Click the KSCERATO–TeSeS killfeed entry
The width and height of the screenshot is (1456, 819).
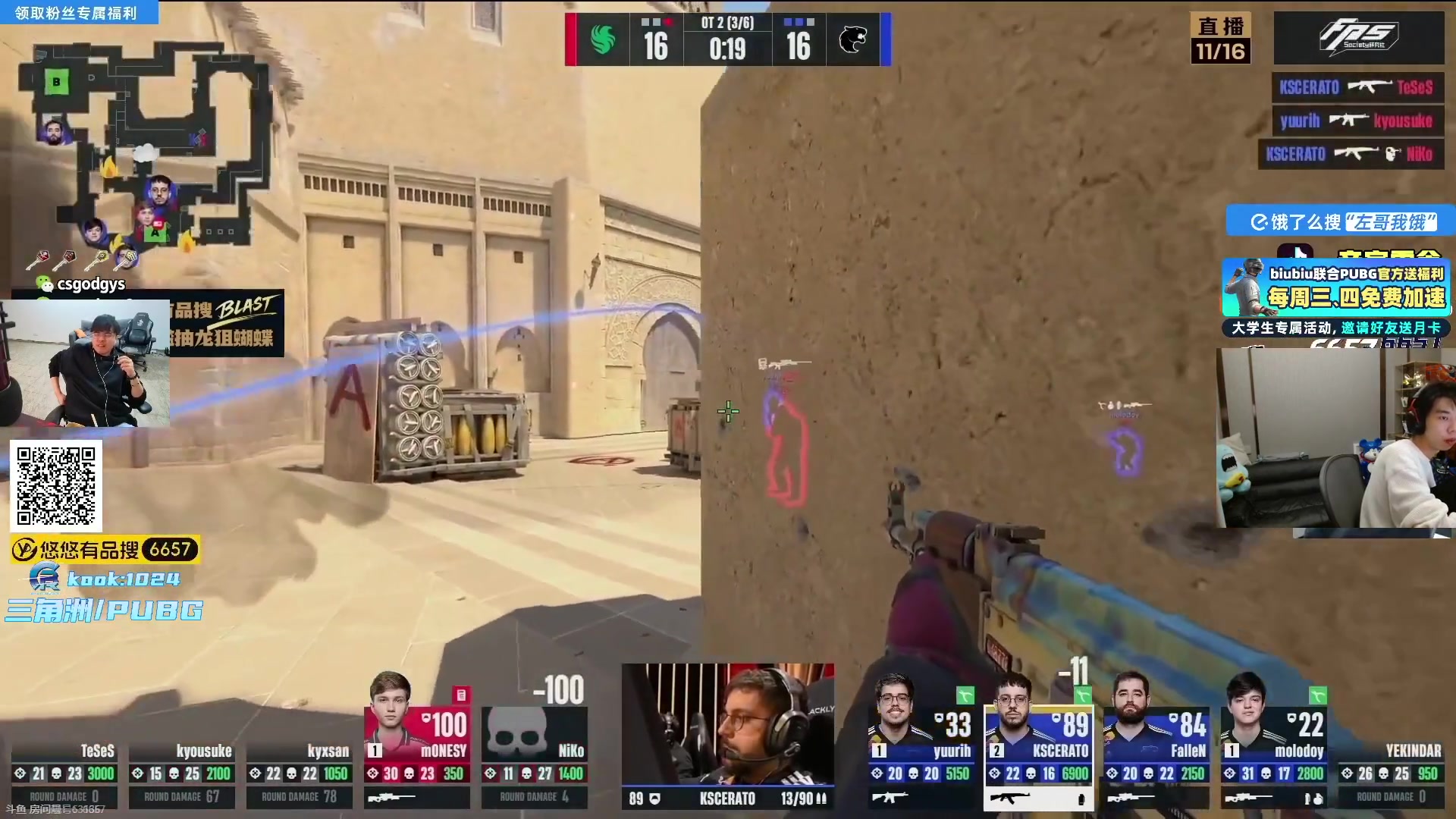point(1357,87)
